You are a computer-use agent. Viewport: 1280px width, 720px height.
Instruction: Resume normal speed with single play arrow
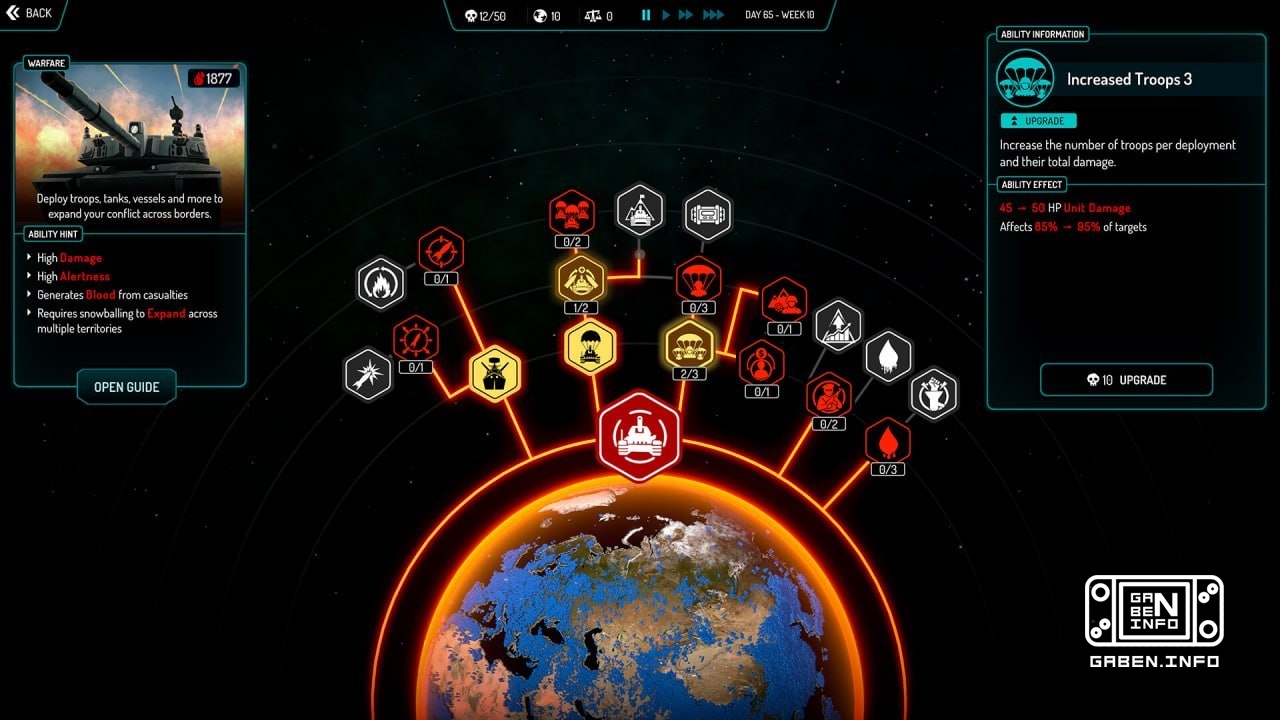[666, 15]
